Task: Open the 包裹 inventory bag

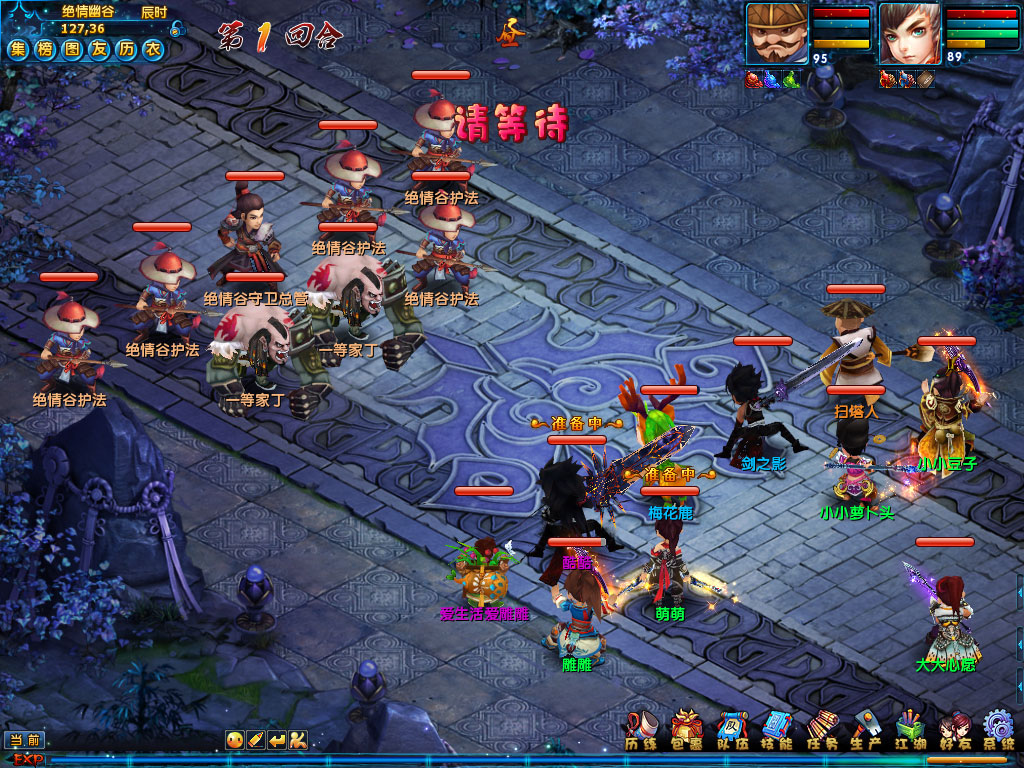Action: click(686, 729)
